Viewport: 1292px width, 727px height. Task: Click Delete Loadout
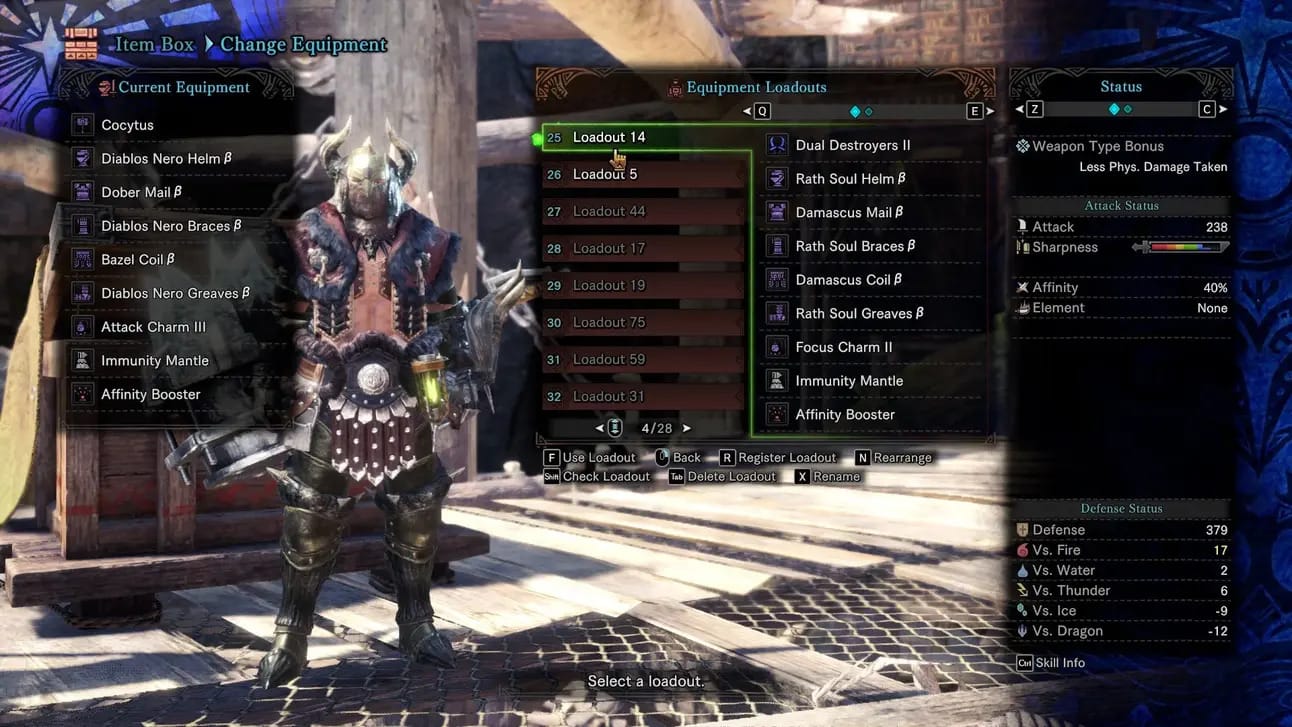[722, 477]
